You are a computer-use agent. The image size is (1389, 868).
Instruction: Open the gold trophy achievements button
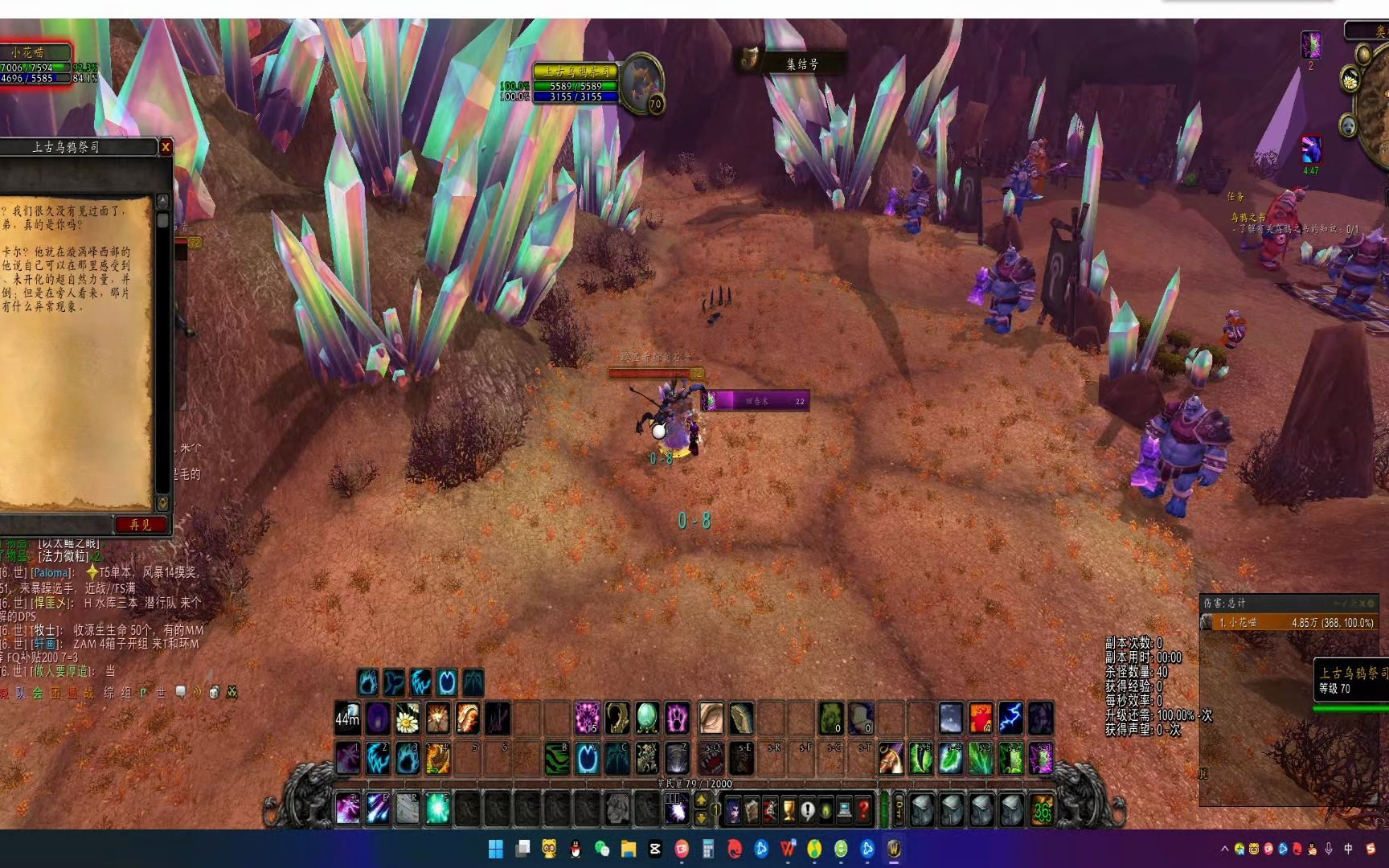(x=789, y=810)
